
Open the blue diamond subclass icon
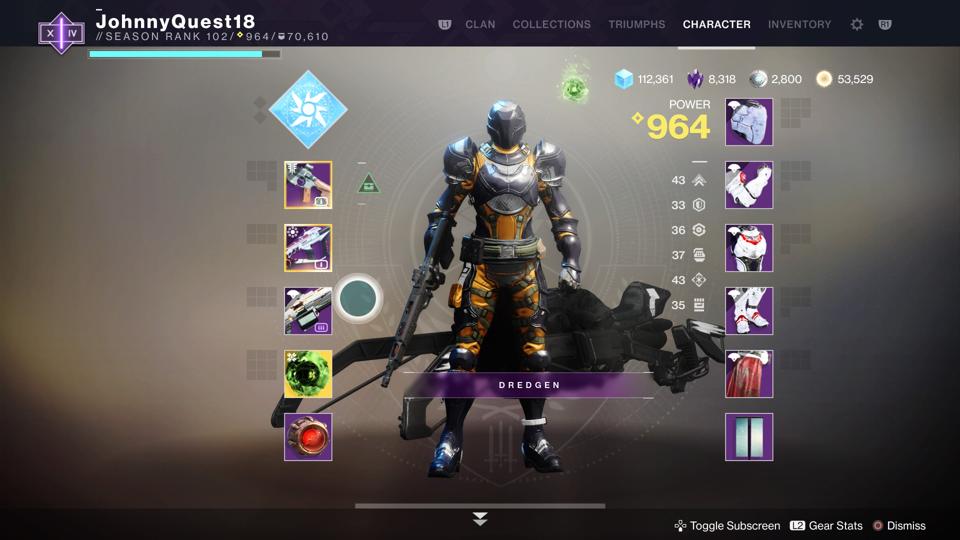click(308, 110)
